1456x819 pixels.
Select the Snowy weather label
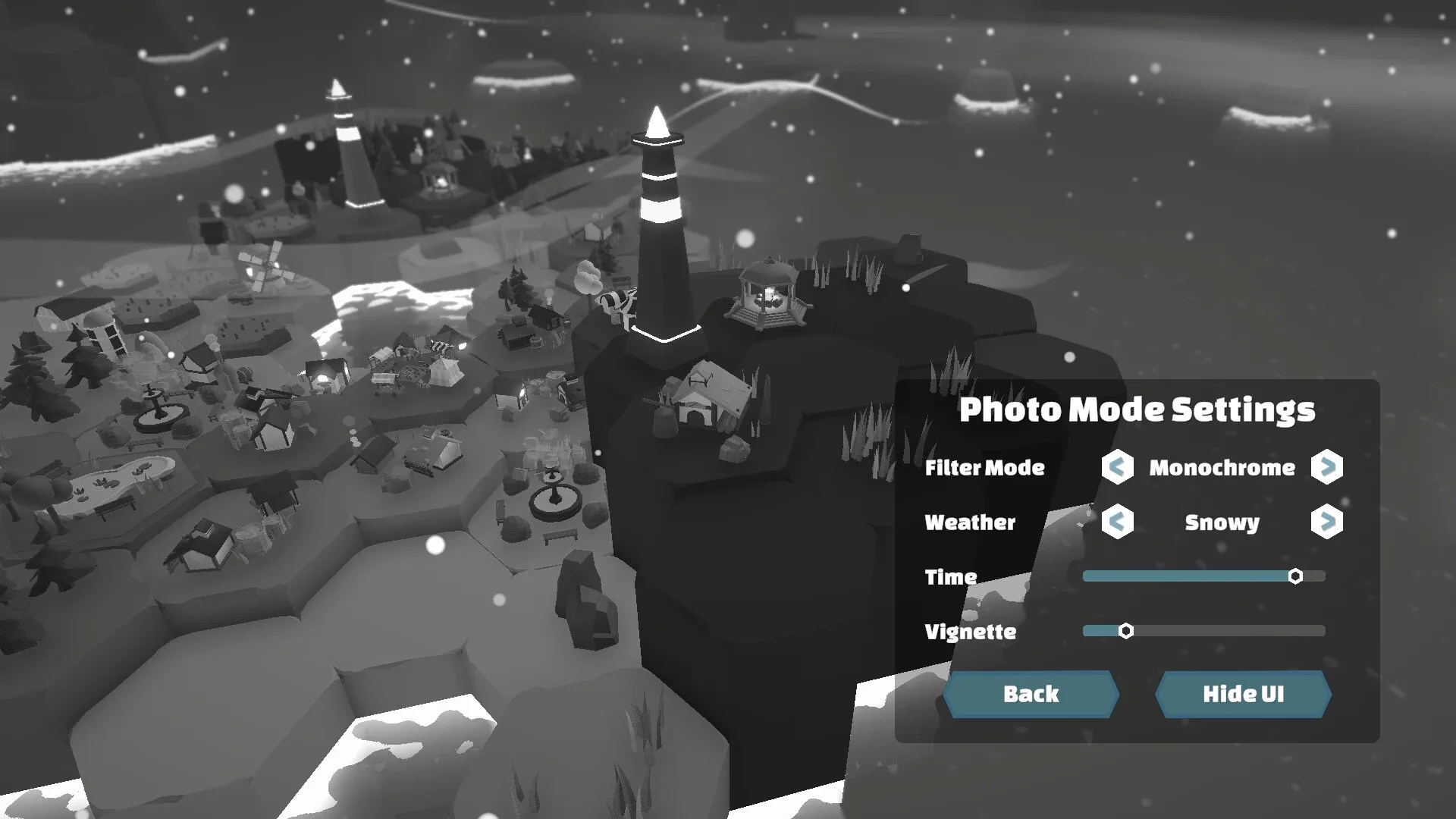pyautogui.click(x=1221, y=523)
